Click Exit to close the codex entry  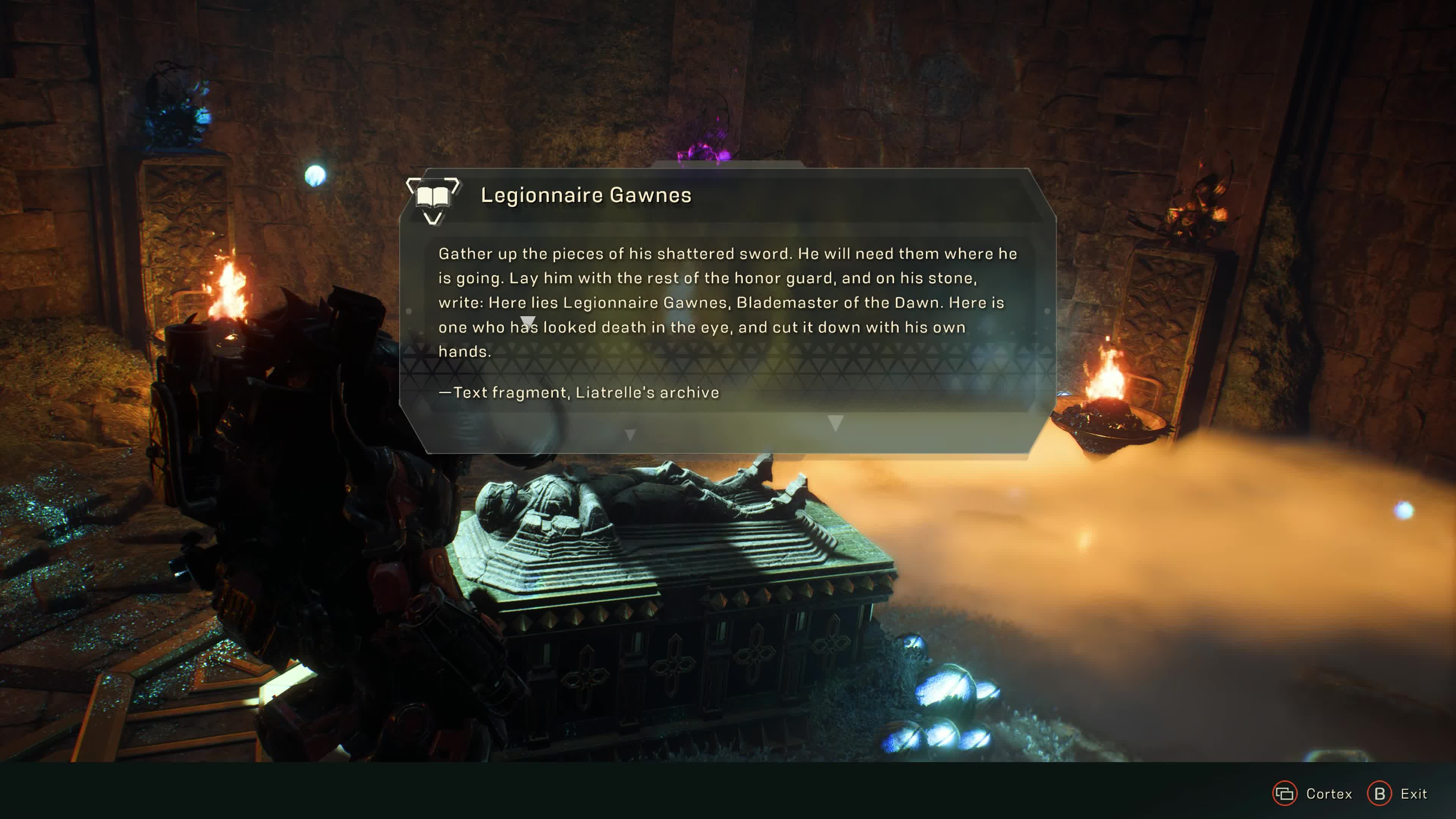(1379, 794)
